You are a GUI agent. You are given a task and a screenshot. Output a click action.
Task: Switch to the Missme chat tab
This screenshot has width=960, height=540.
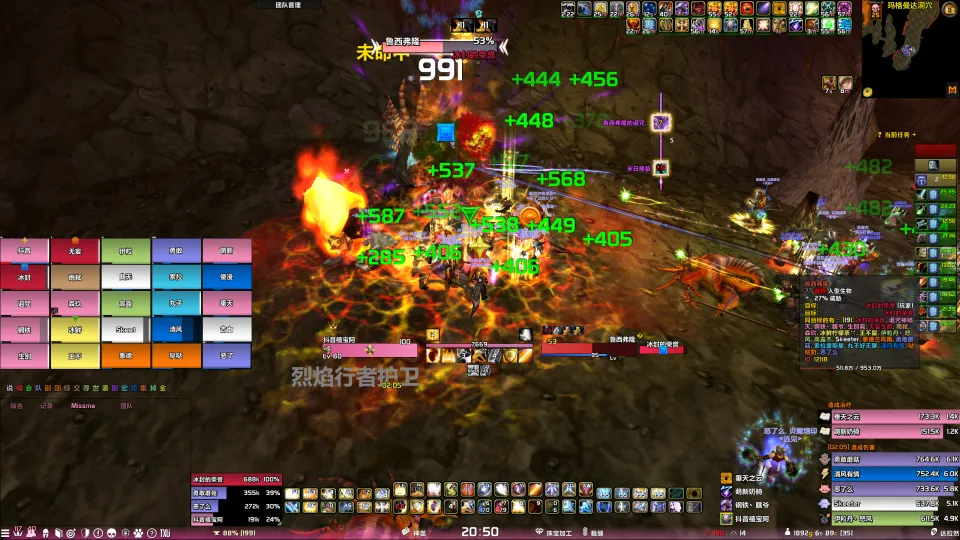pos(83,406)
